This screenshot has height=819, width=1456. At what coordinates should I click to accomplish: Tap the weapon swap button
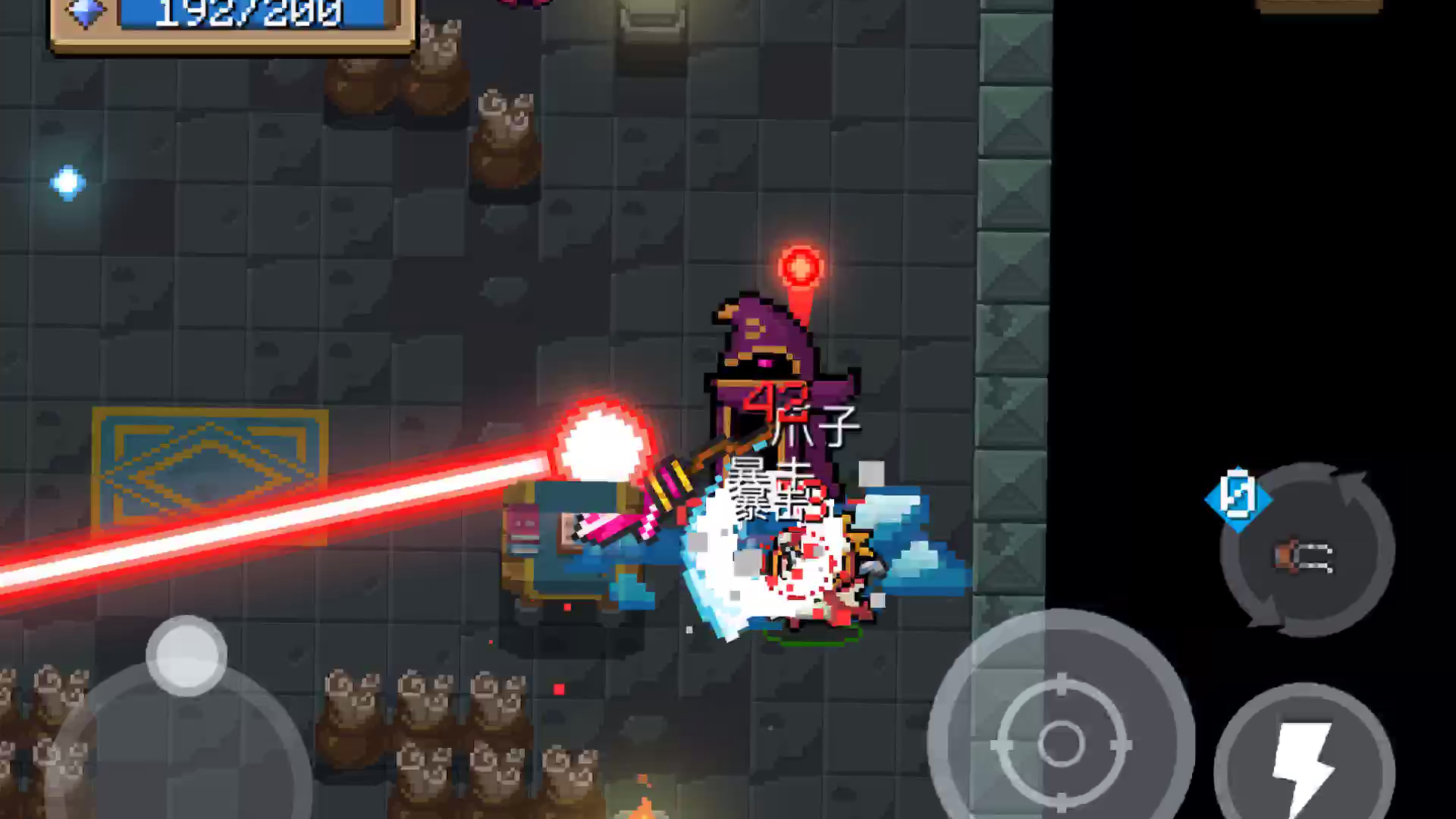1307,552
